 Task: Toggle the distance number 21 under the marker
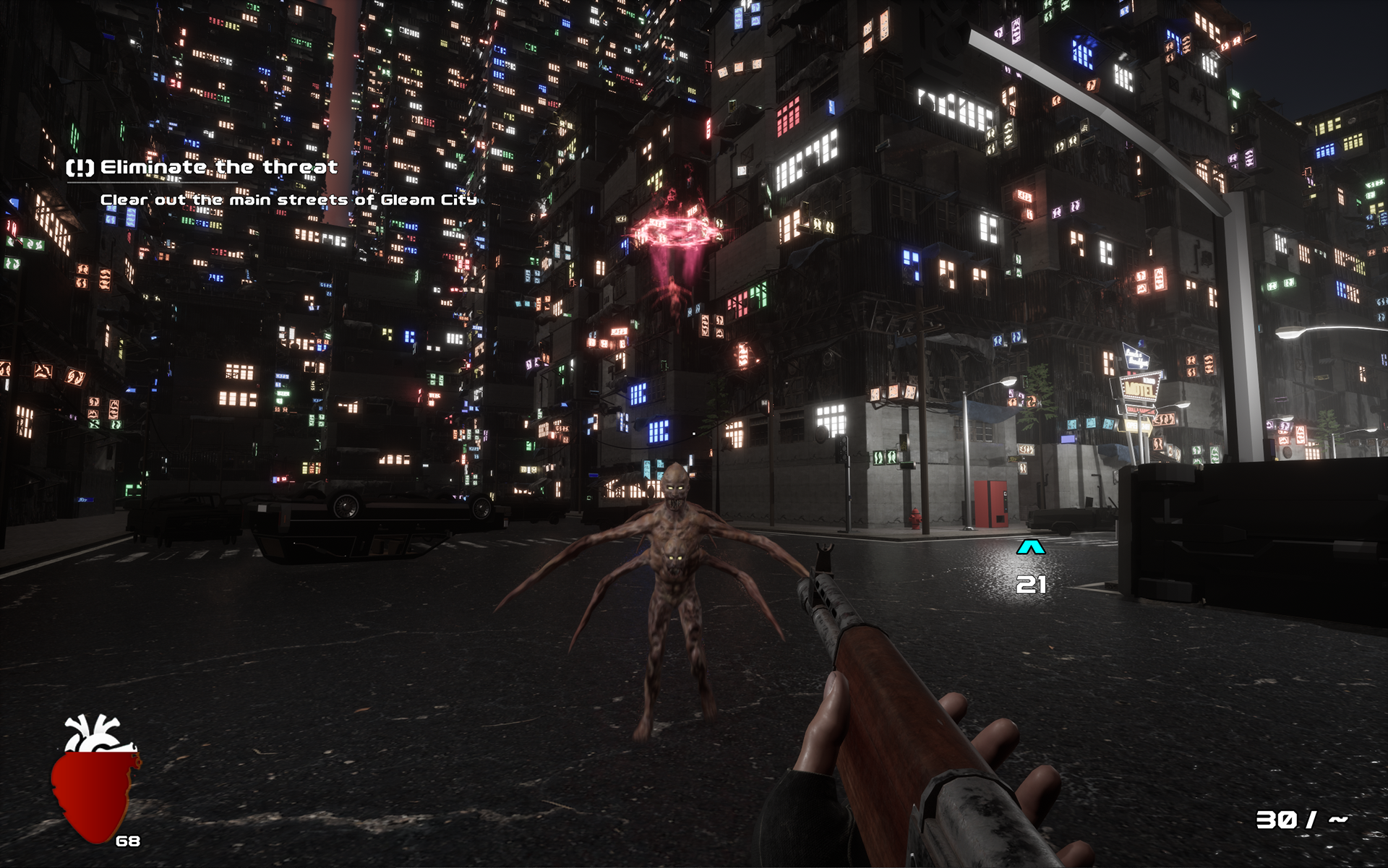[1032, 585]
